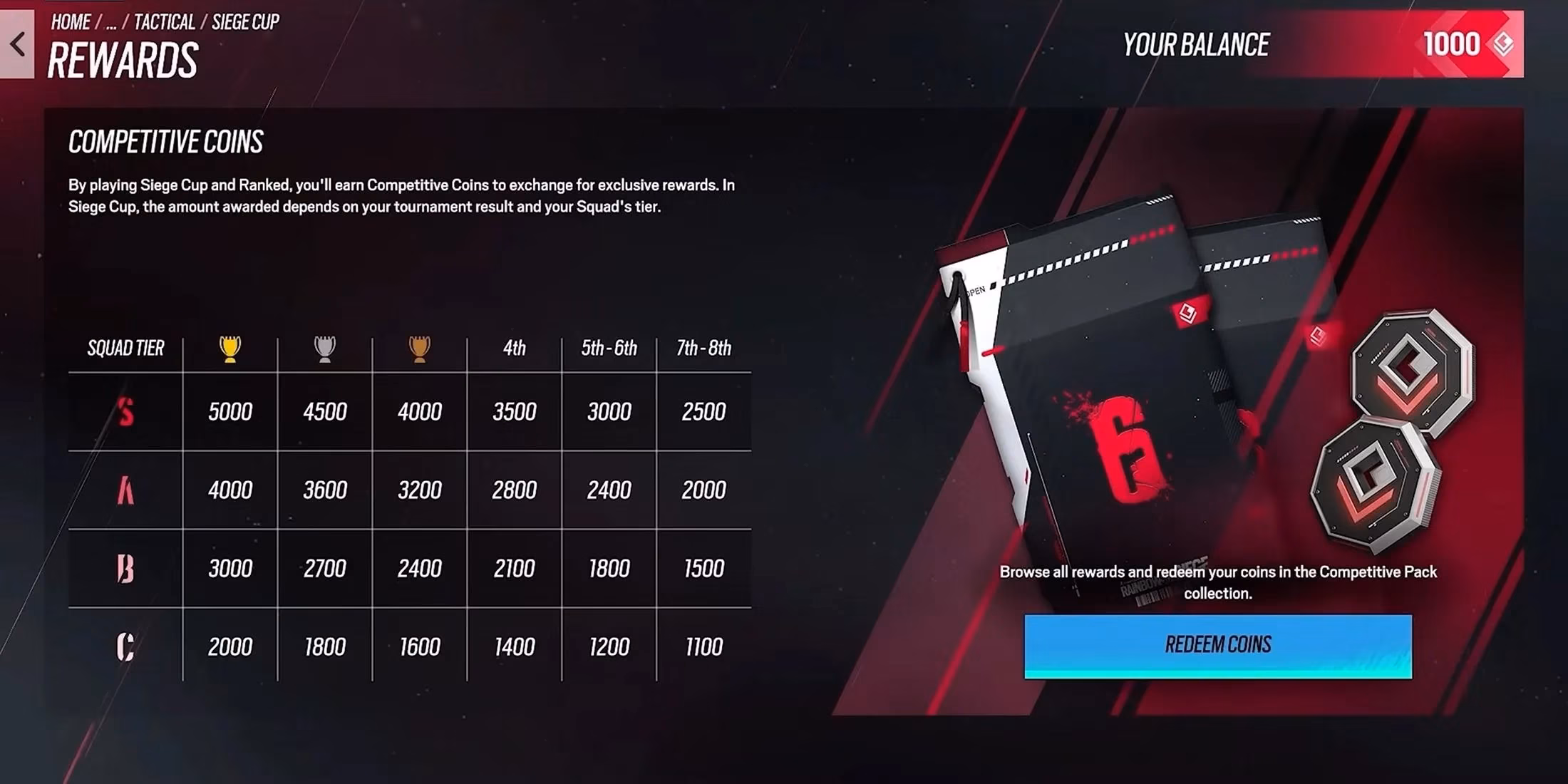The width and height of the screenshot is (1568, 784).
Task: Click the red Your Balance banner strip
Action: [1283, 45]
